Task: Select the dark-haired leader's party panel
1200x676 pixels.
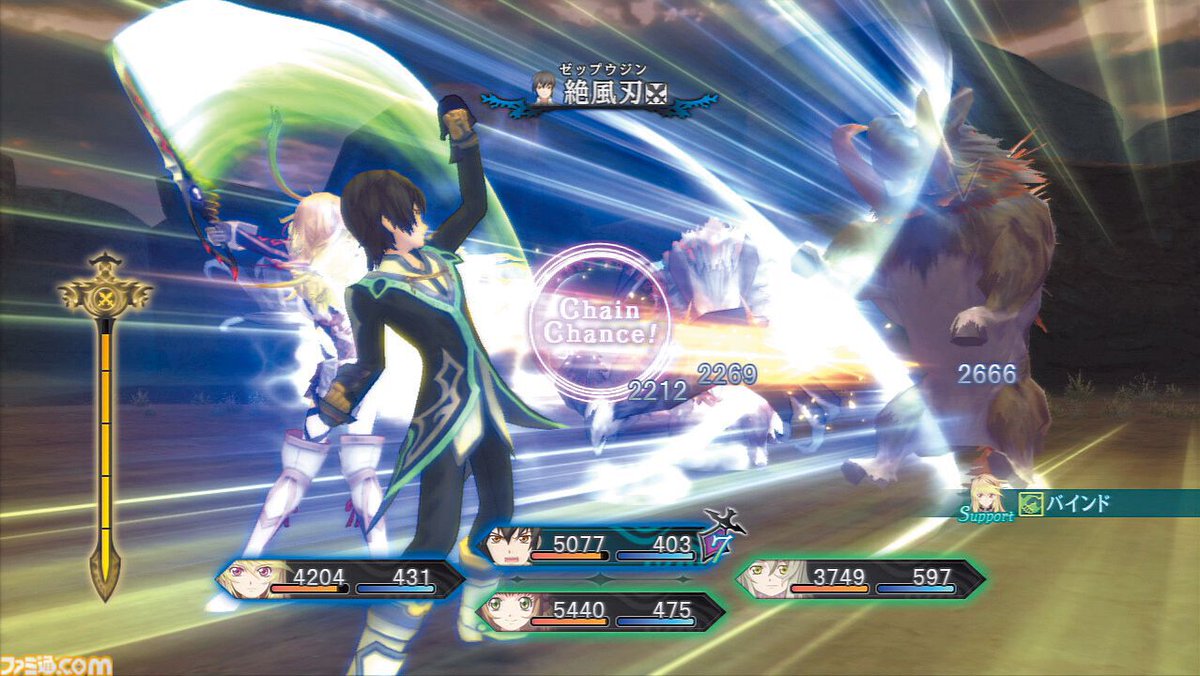Action: (598, 546)
